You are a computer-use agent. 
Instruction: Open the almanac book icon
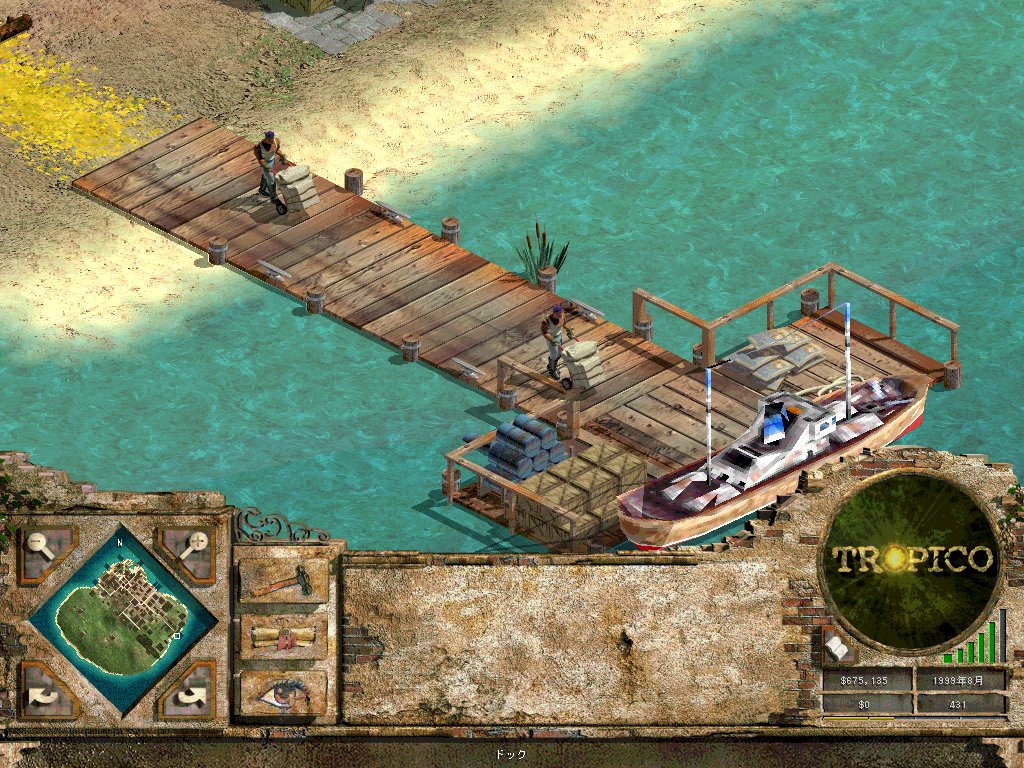[838, 648]
